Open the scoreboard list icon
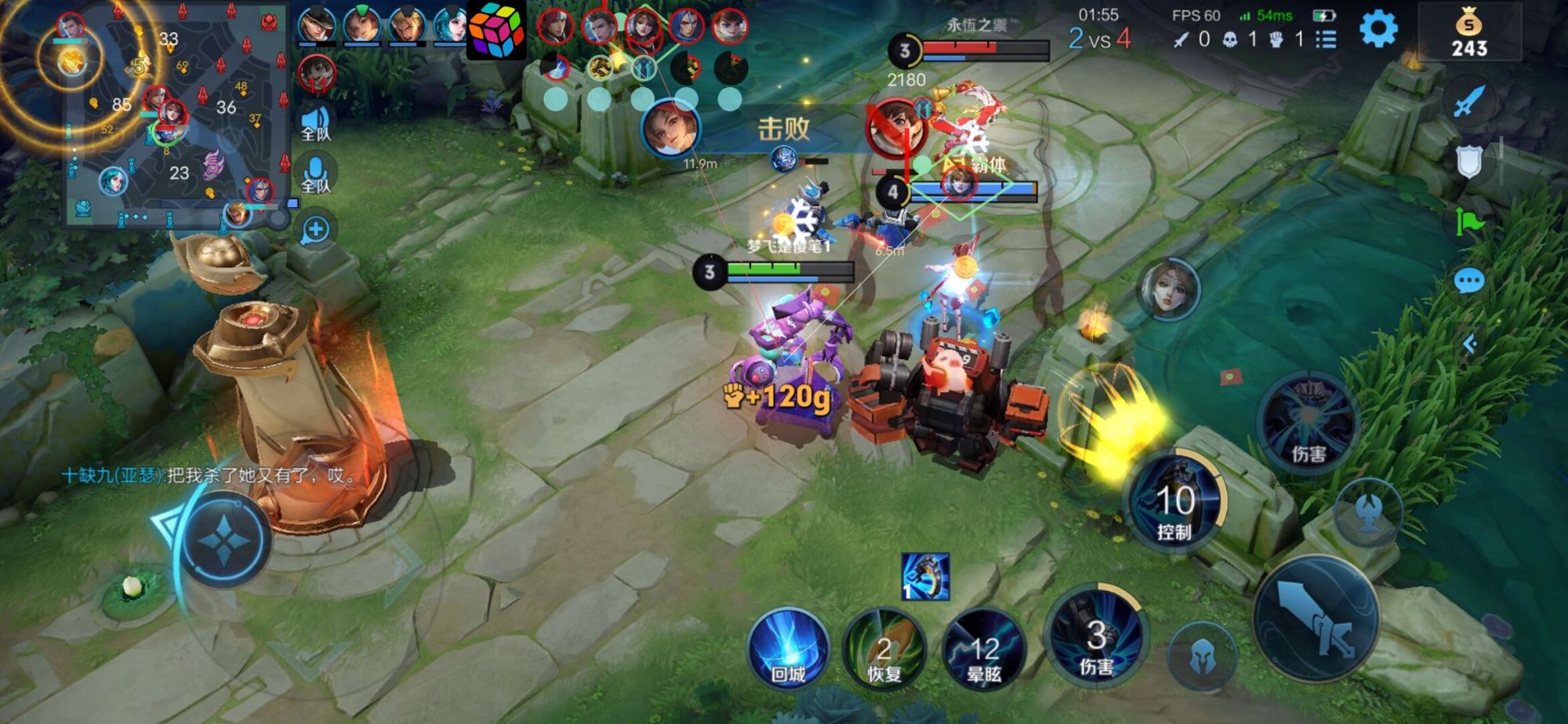This screenshot has height=724, width=1568. (x=1326, y=38)
